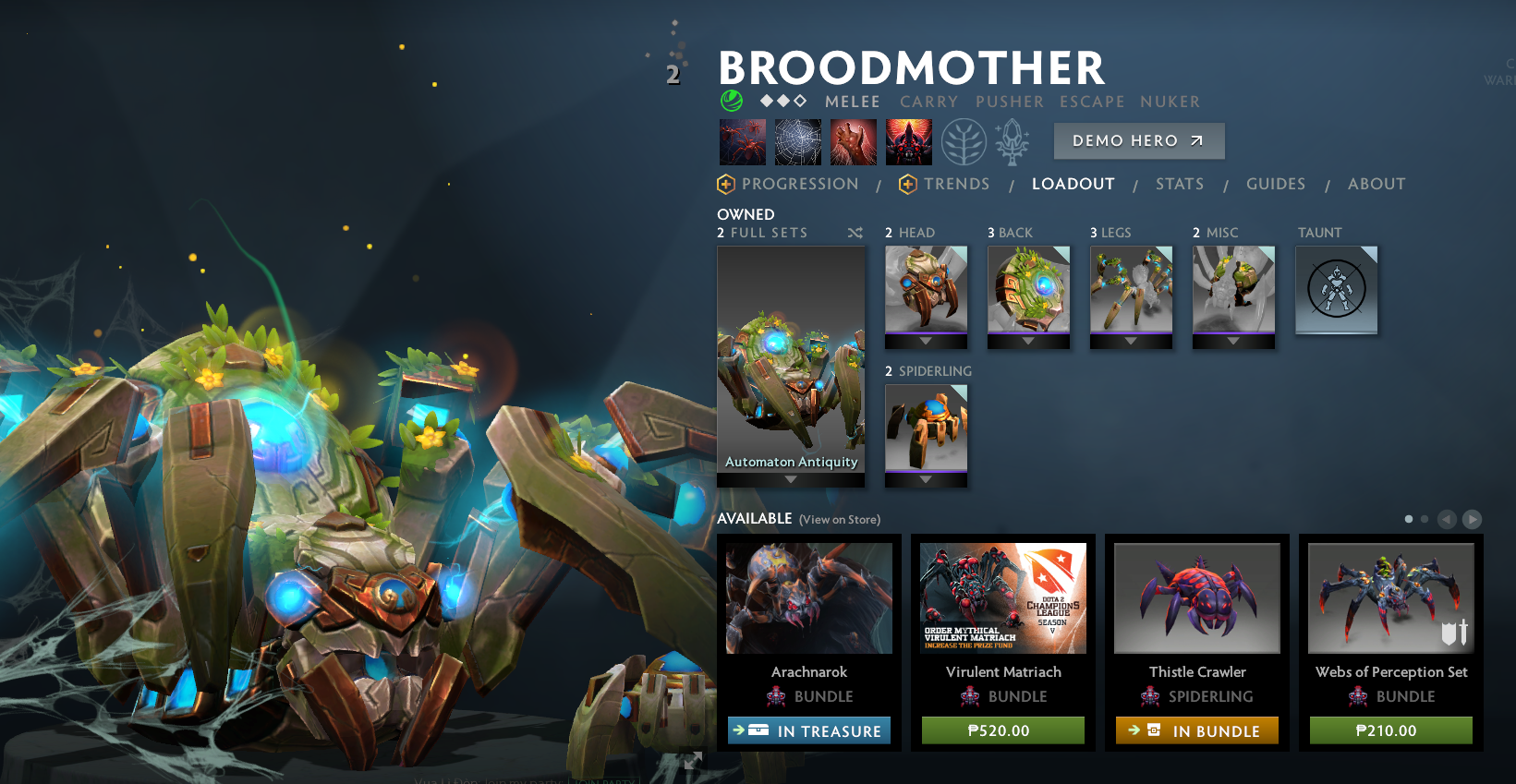This screenshot has height=784, width=1516.
Task: Open the View on Store link
Action: (x=839, y=520)
